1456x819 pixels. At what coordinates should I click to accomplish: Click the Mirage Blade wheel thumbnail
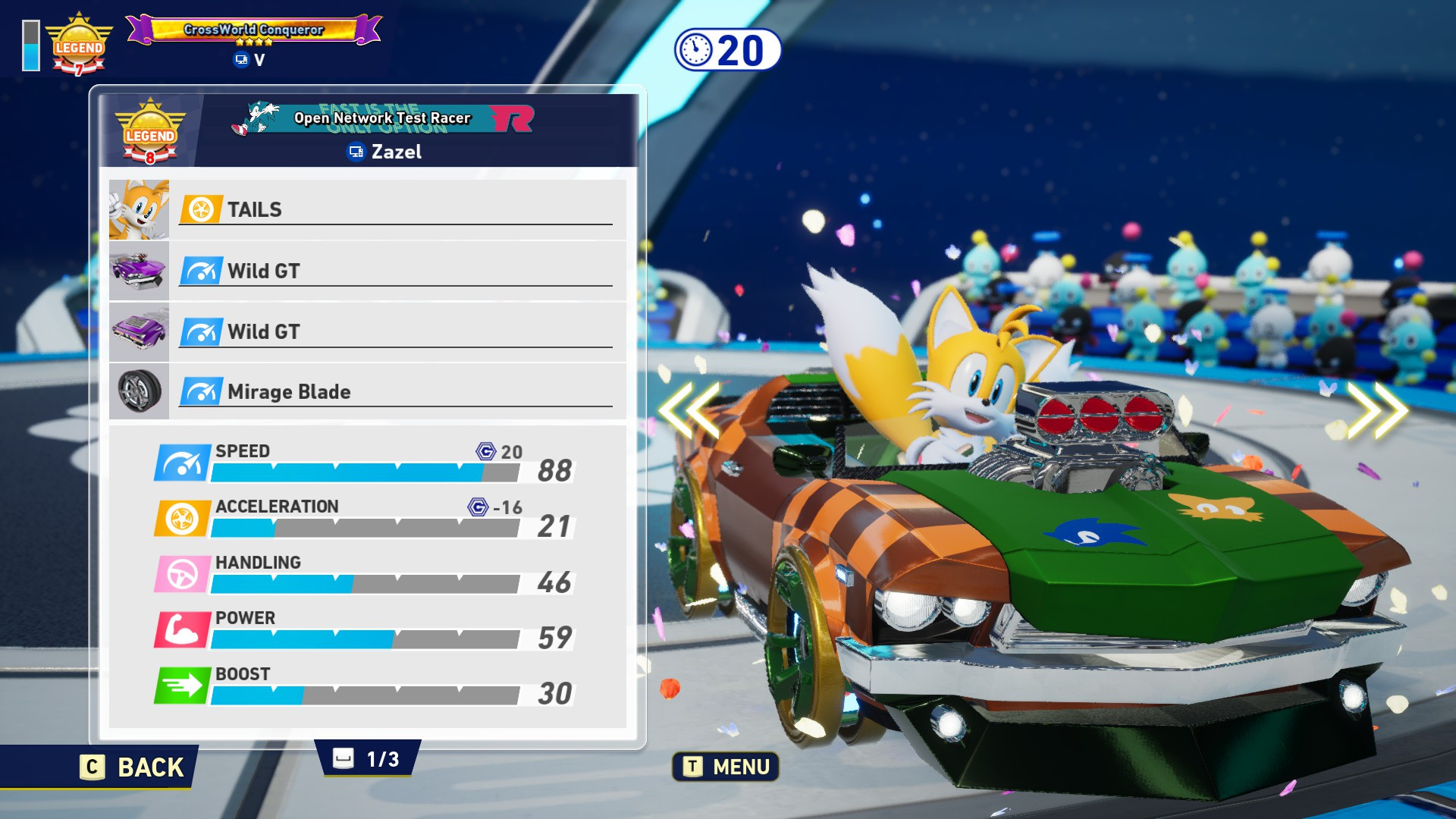pyautogui.click(x=139, y=391)
